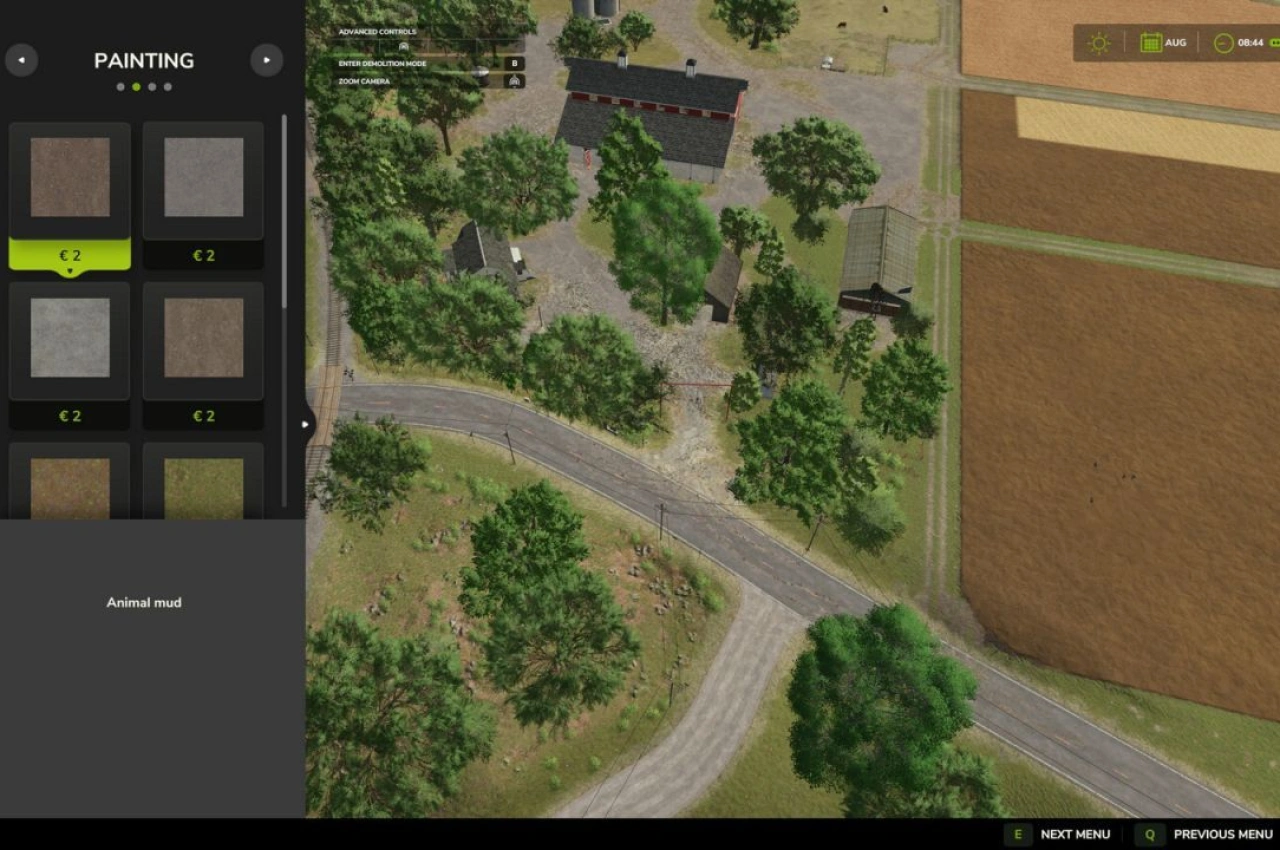Click the left arrow beside Painting title

[22, 60]
